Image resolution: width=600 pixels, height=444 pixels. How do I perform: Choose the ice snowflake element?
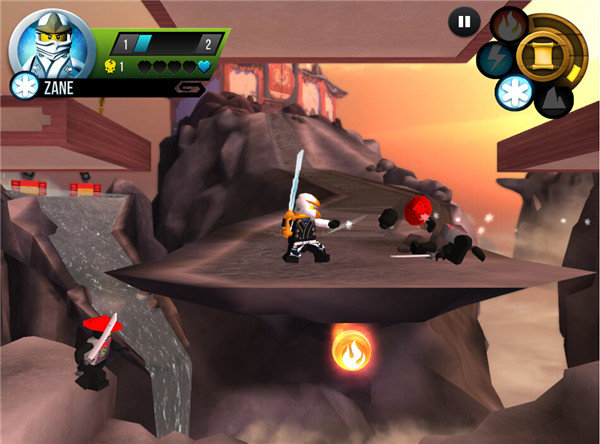click(515, 91)
